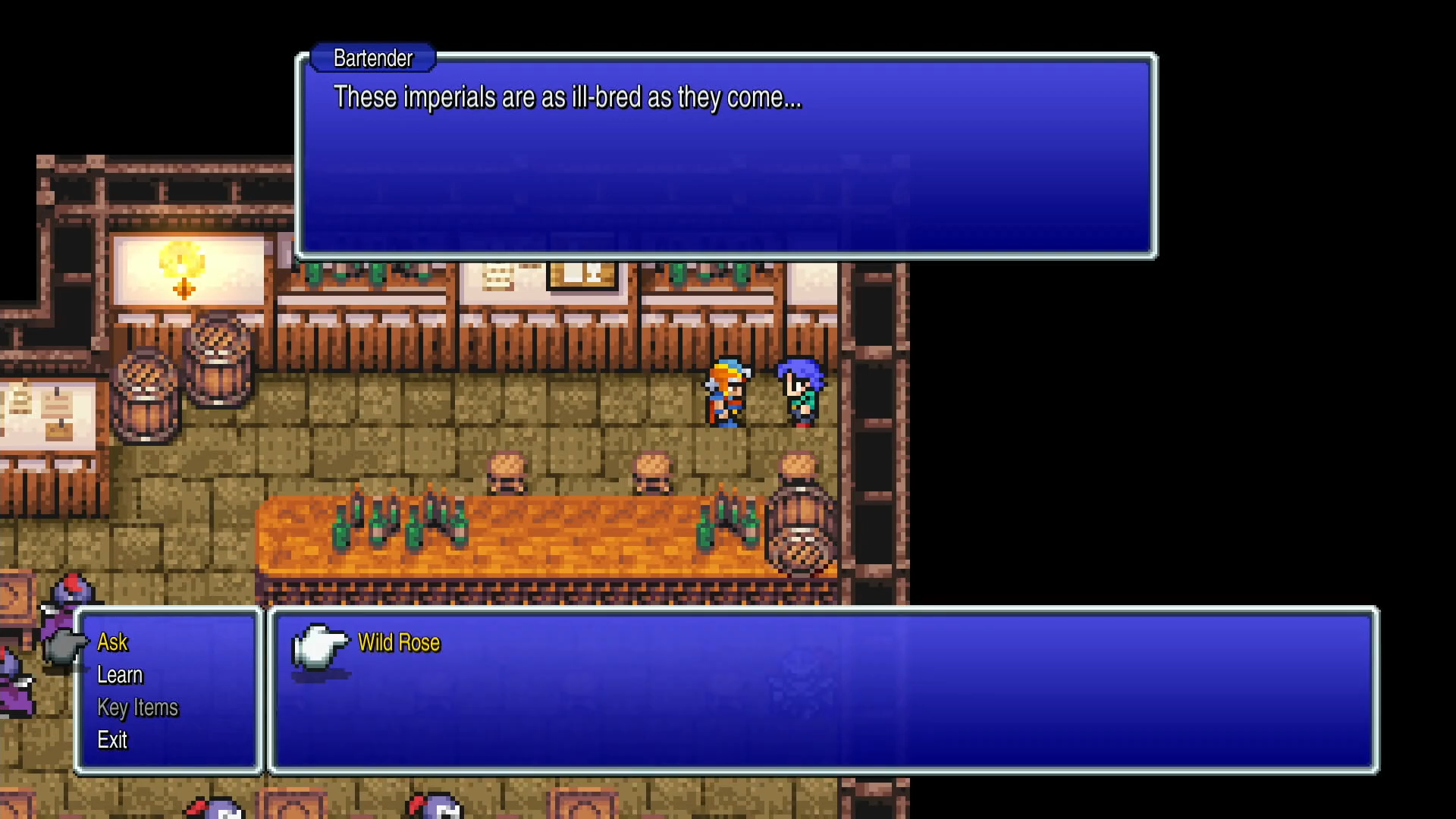1456x819 pixels.
Task: Select the Bartender name tab
Action: [372, 58]
